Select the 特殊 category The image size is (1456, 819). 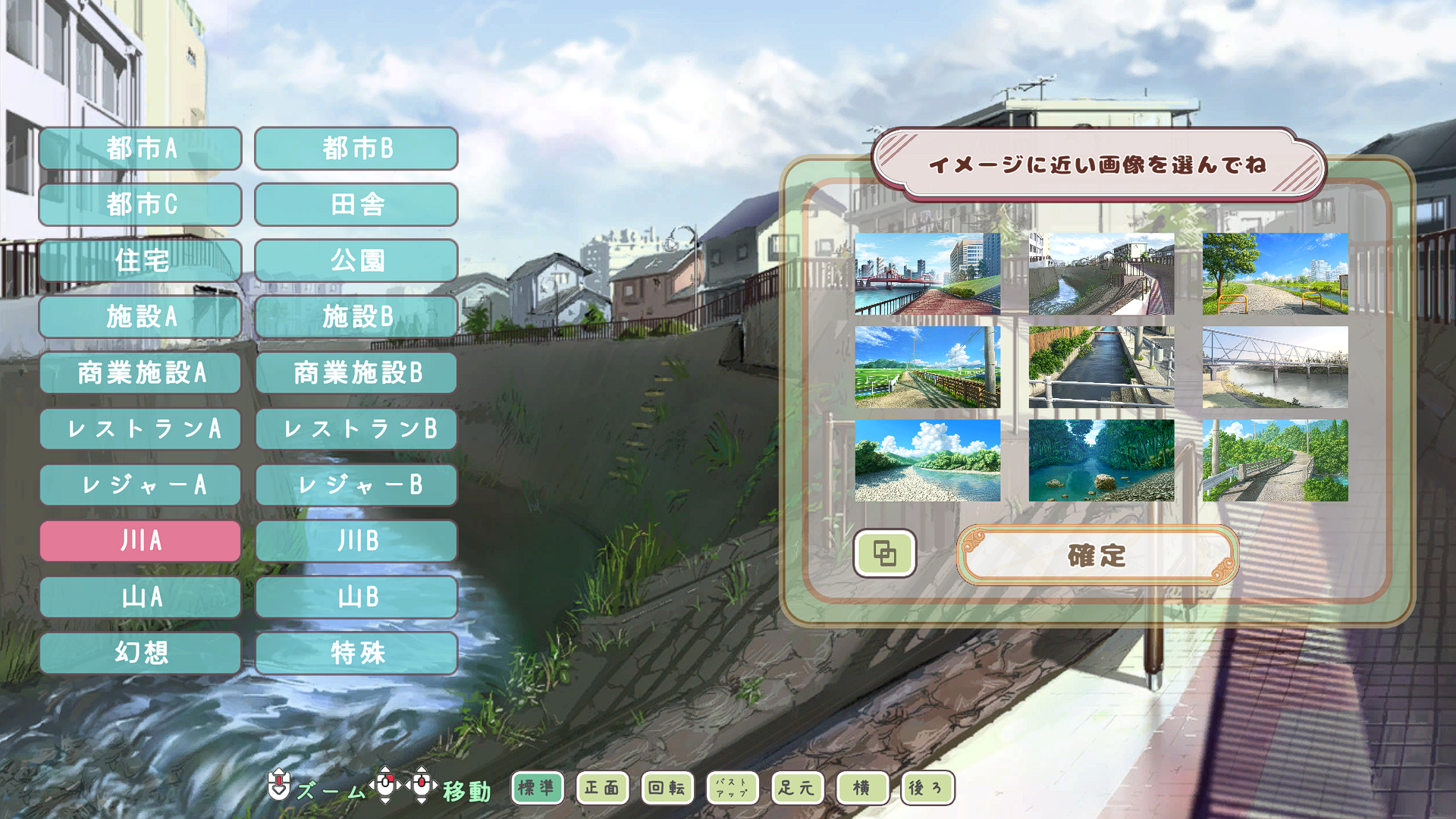(356, 653)
